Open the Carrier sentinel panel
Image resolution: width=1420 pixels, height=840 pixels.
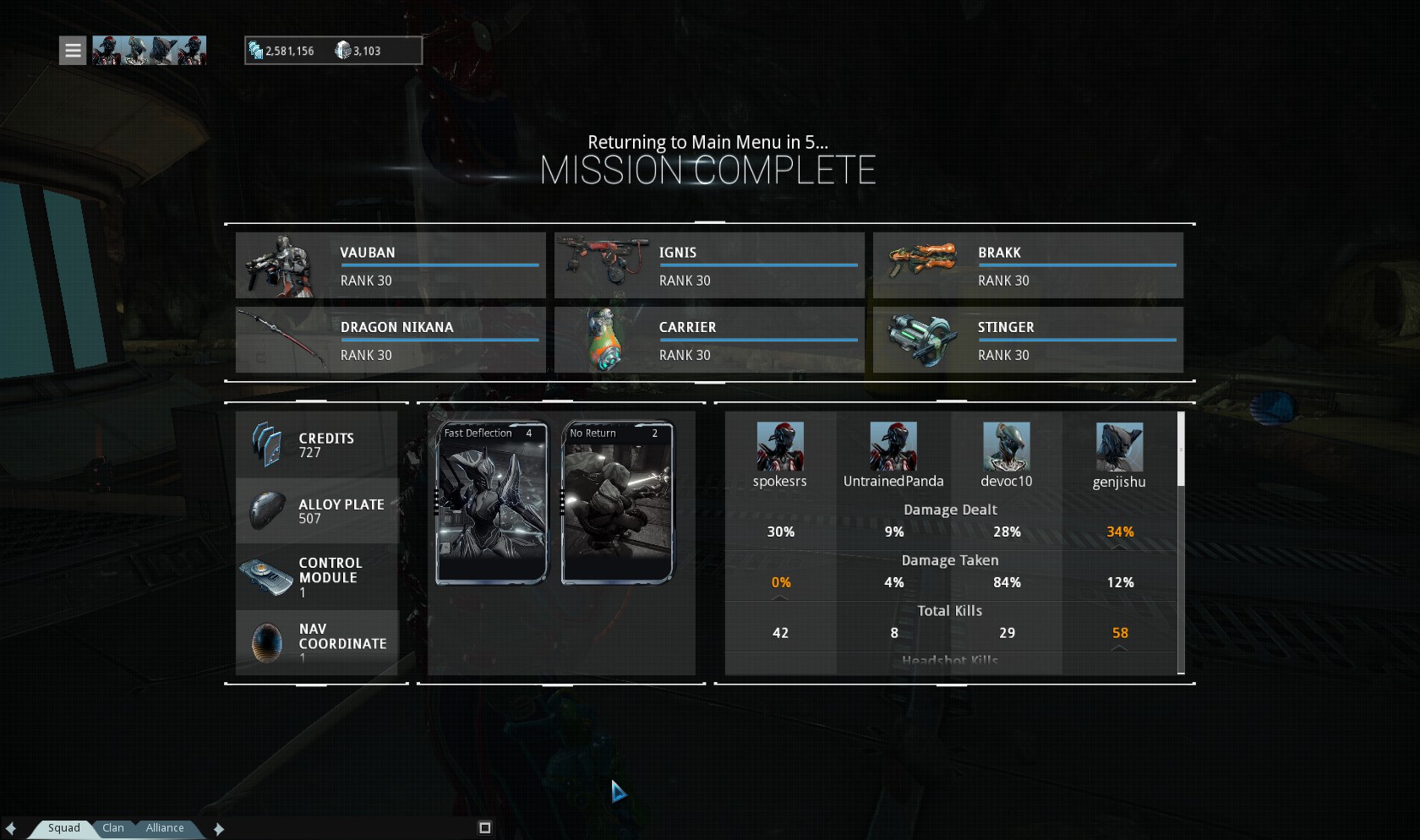[709, 340]
